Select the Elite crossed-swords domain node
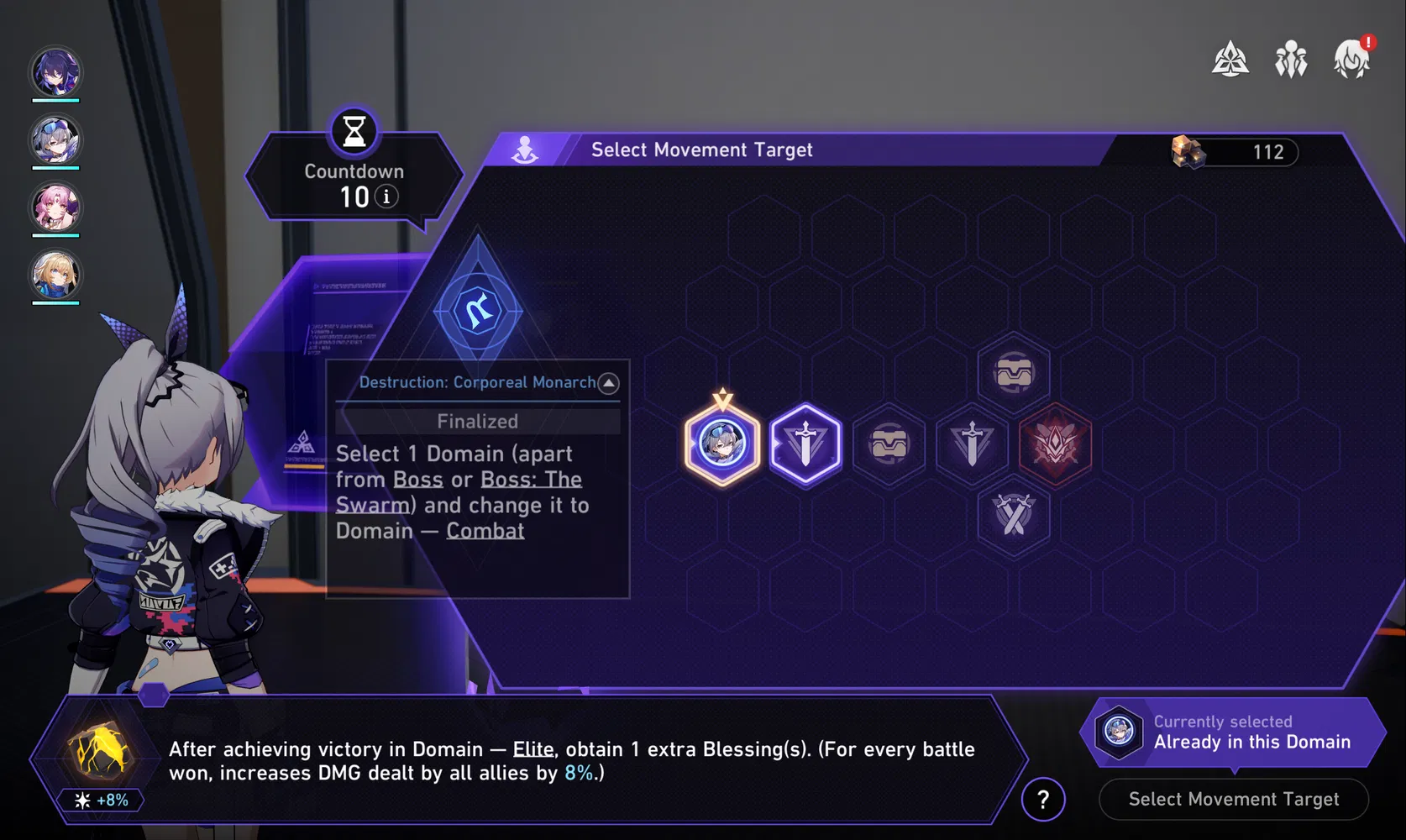This screenshot has width=1406, height=840. click(1013, 516)
